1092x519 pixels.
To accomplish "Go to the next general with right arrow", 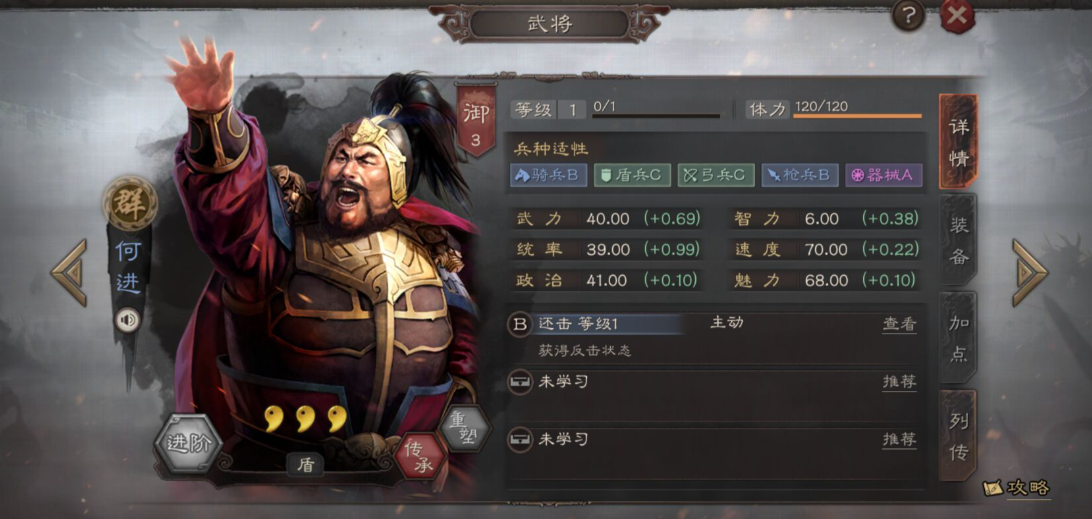I will pyautogui.click(x=1029, y=272).
